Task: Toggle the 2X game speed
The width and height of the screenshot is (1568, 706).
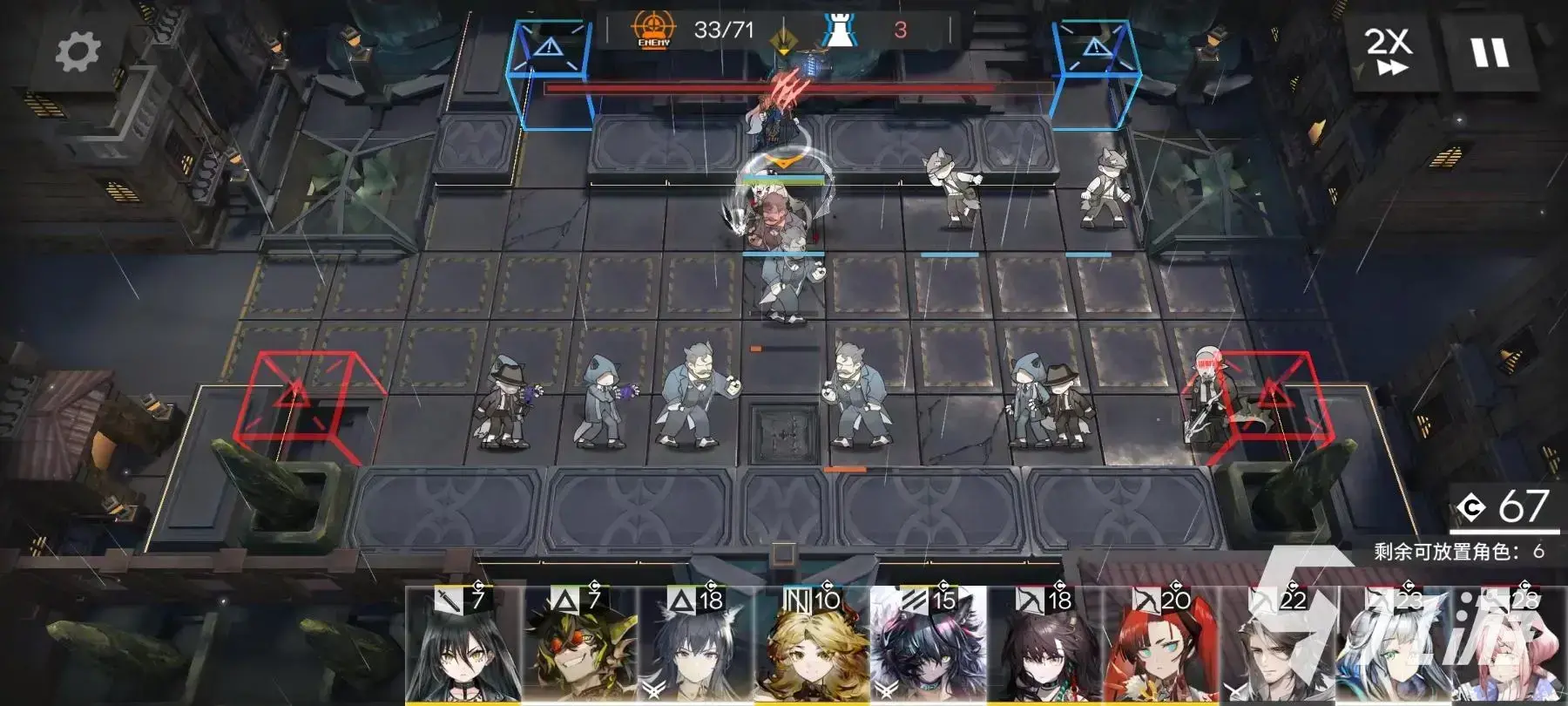Action: tap(1388, 51)
